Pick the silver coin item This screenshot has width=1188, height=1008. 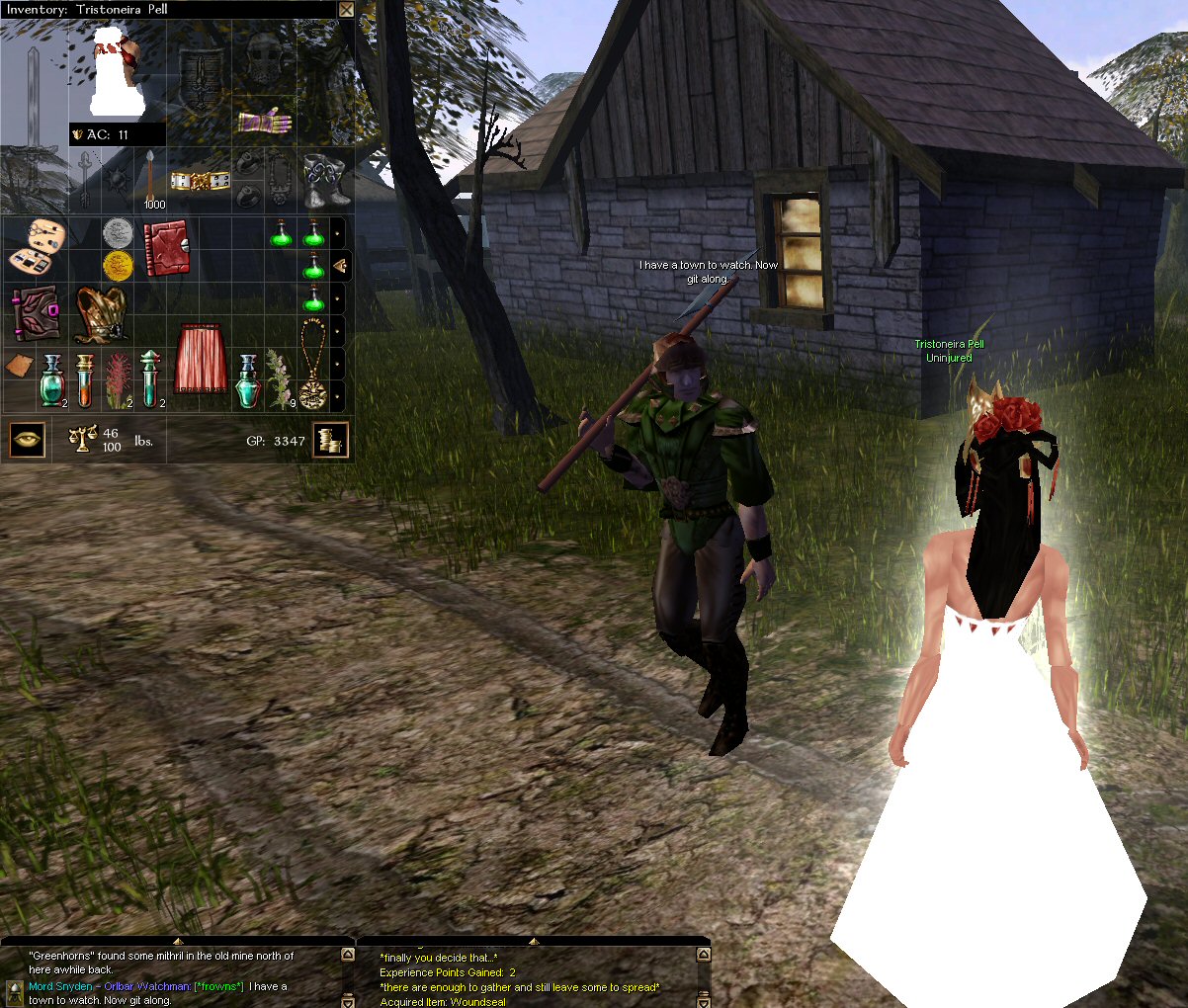click(x=118, y=233)
